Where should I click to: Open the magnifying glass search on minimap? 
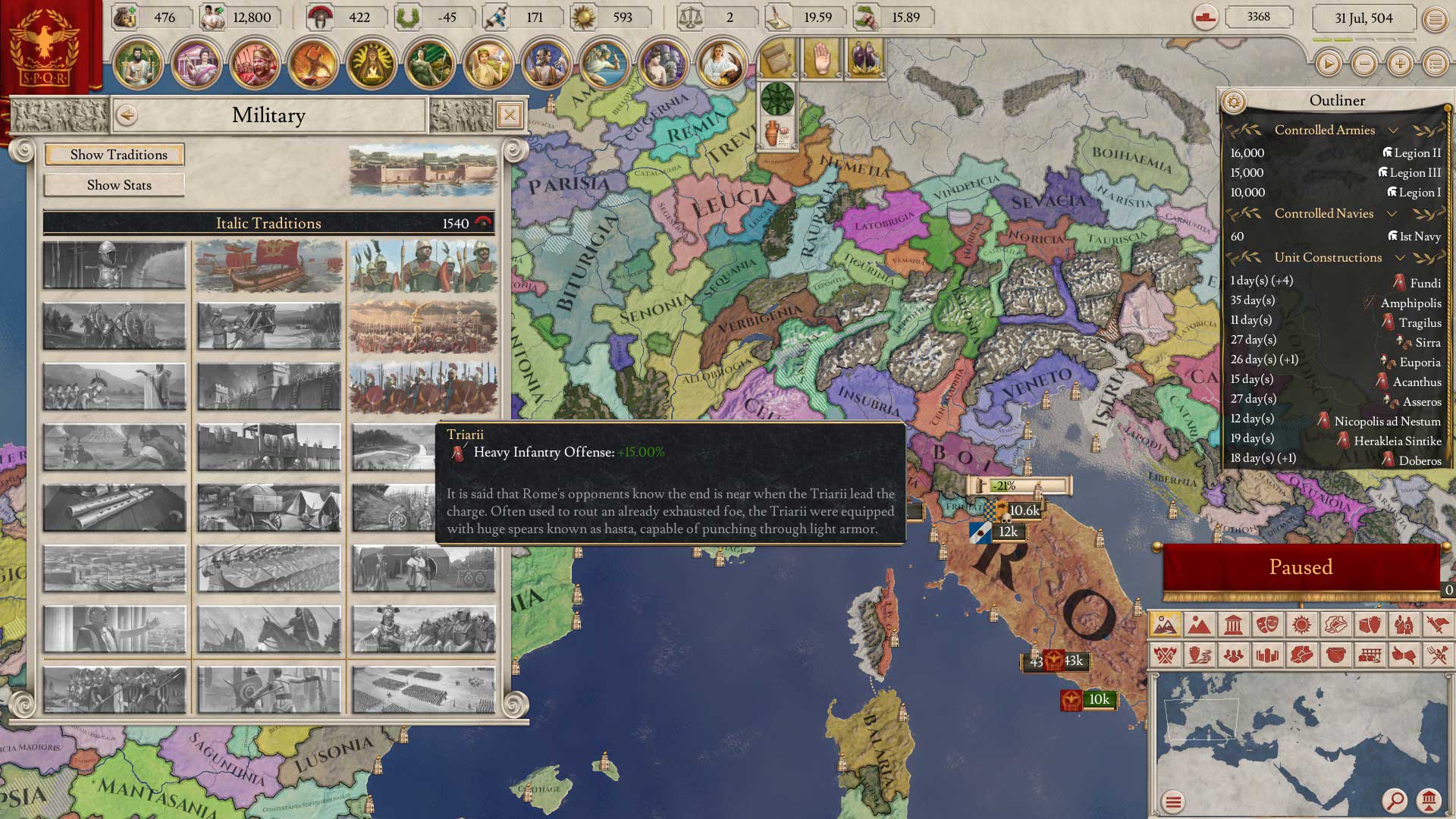1394,800
